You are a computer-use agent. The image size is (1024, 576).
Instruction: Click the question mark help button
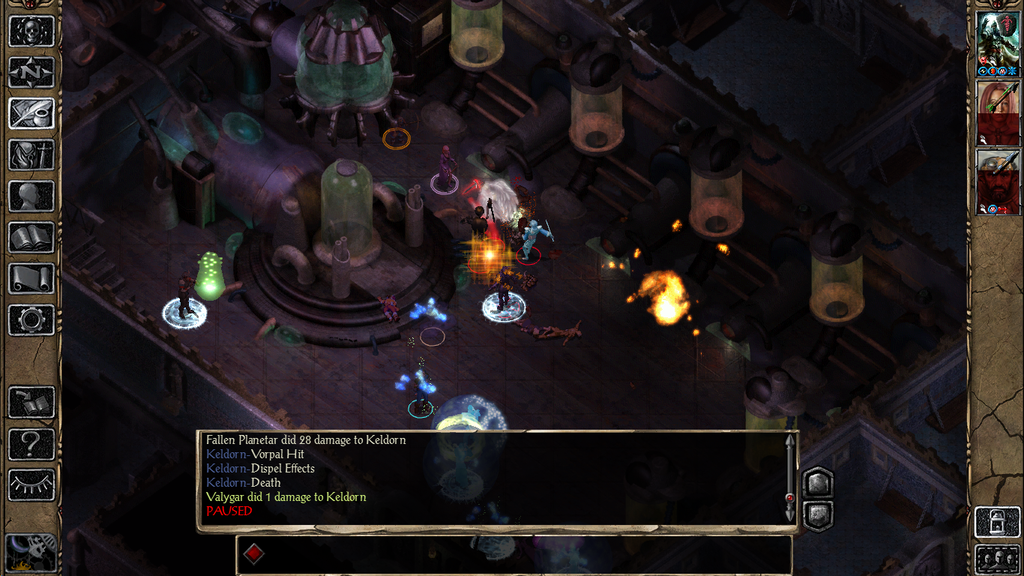tap(31, 444)
